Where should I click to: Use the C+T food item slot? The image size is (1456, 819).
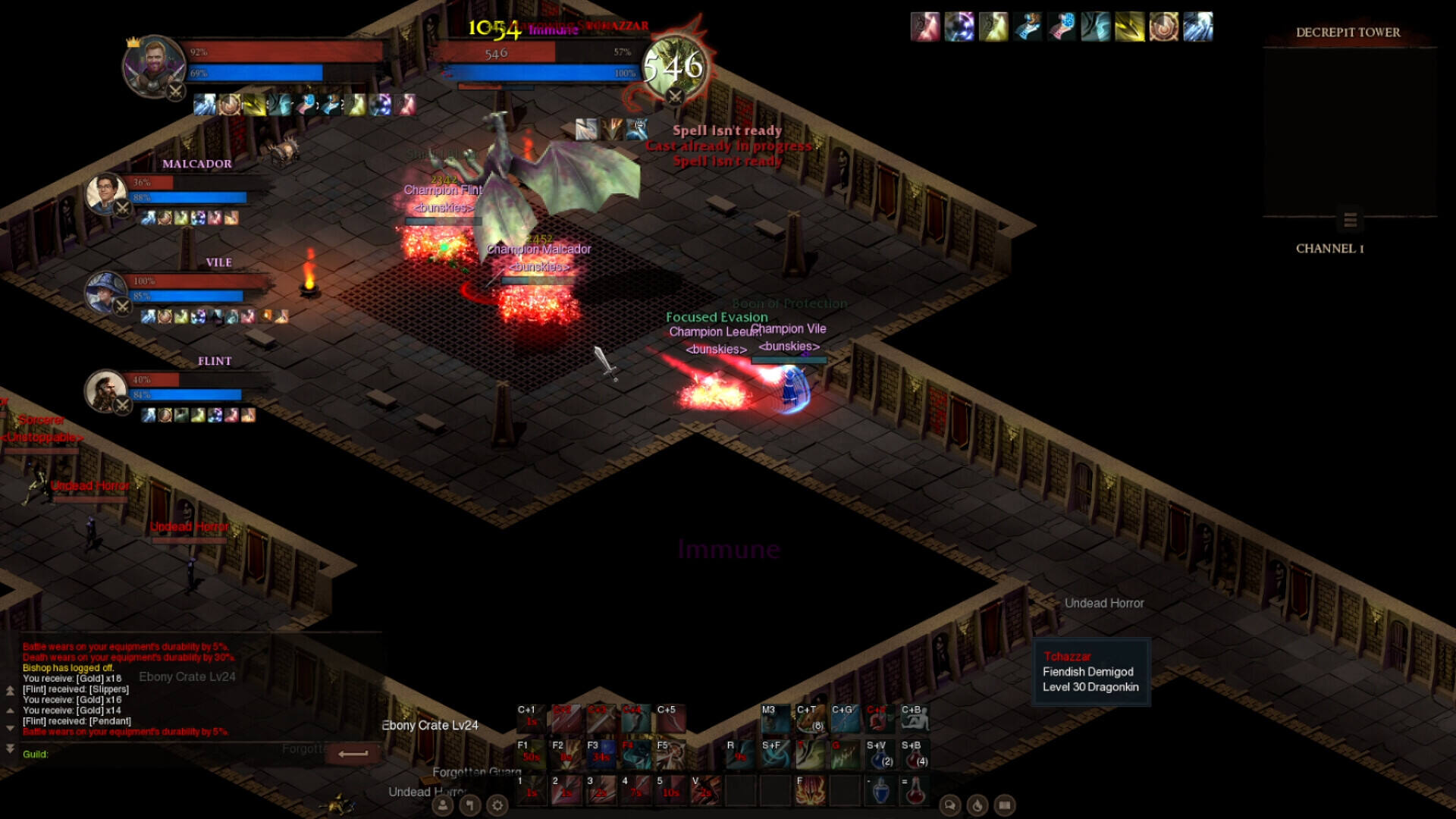(810, 719)
